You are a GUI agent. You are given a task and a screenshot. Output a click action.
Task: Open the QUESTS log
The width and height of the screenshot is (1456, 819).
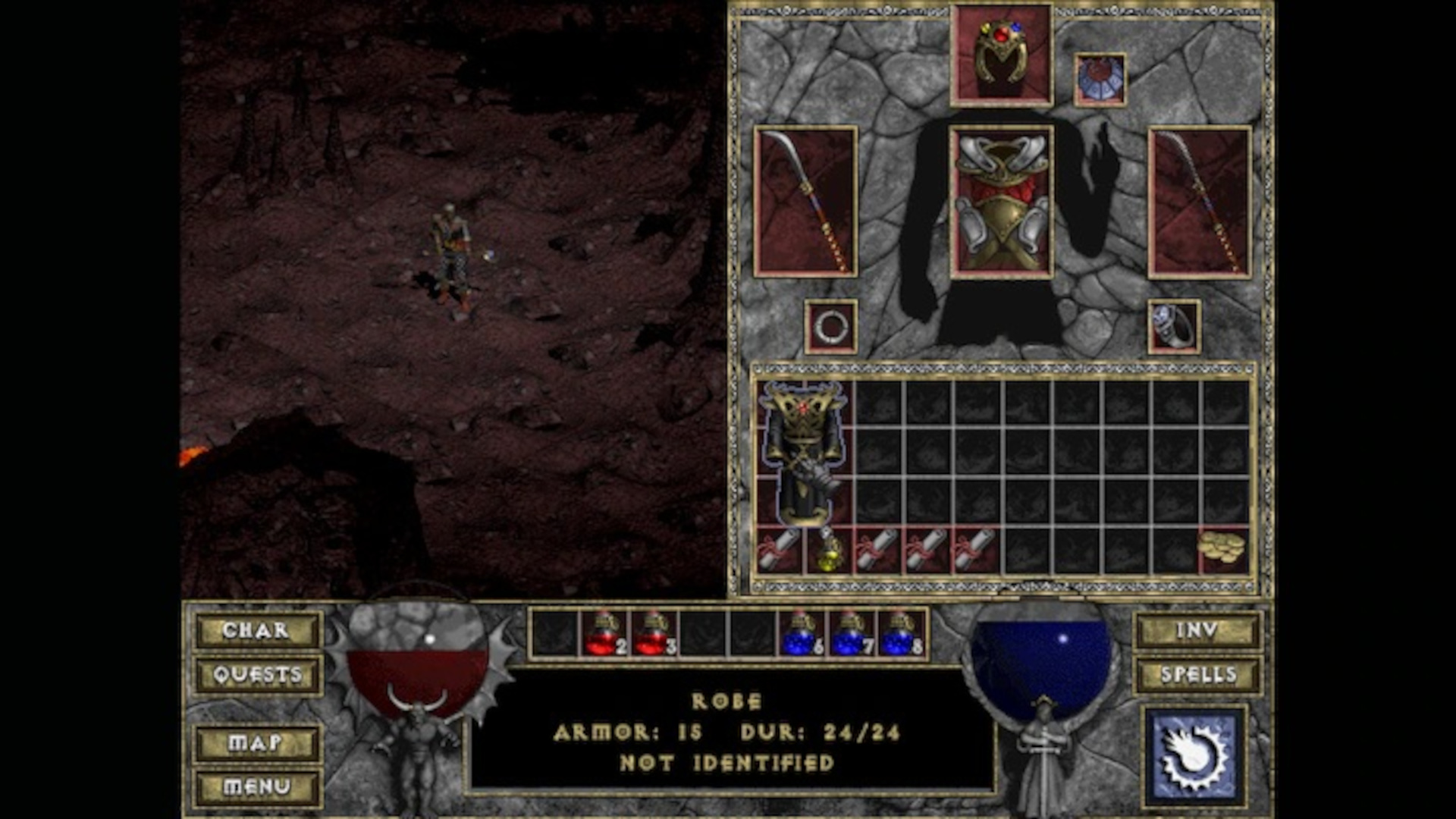258,673
